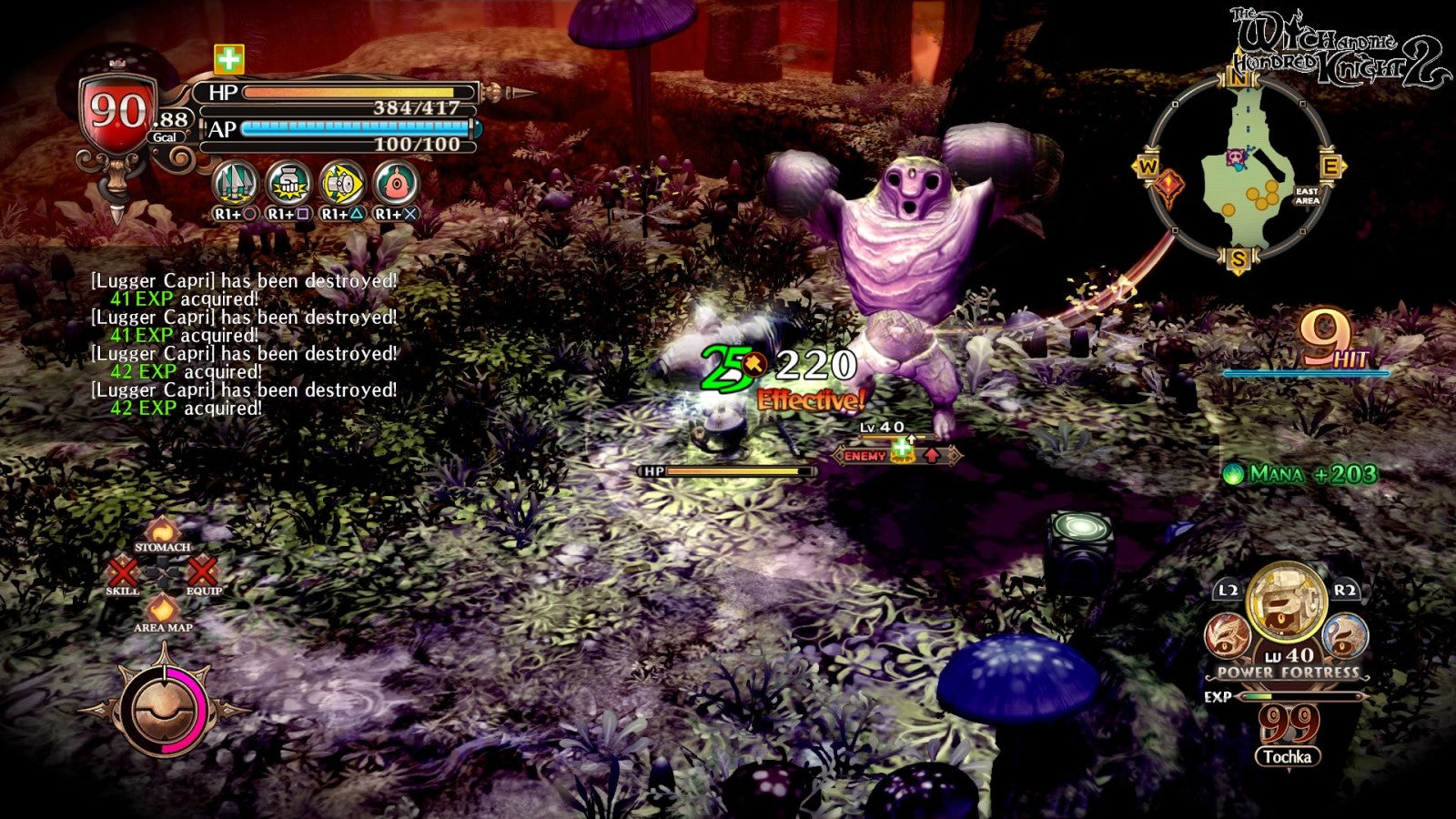1456x819 pixels.
Task: Select the L2 red facet emblem icon
Action: click(1226, 634)
